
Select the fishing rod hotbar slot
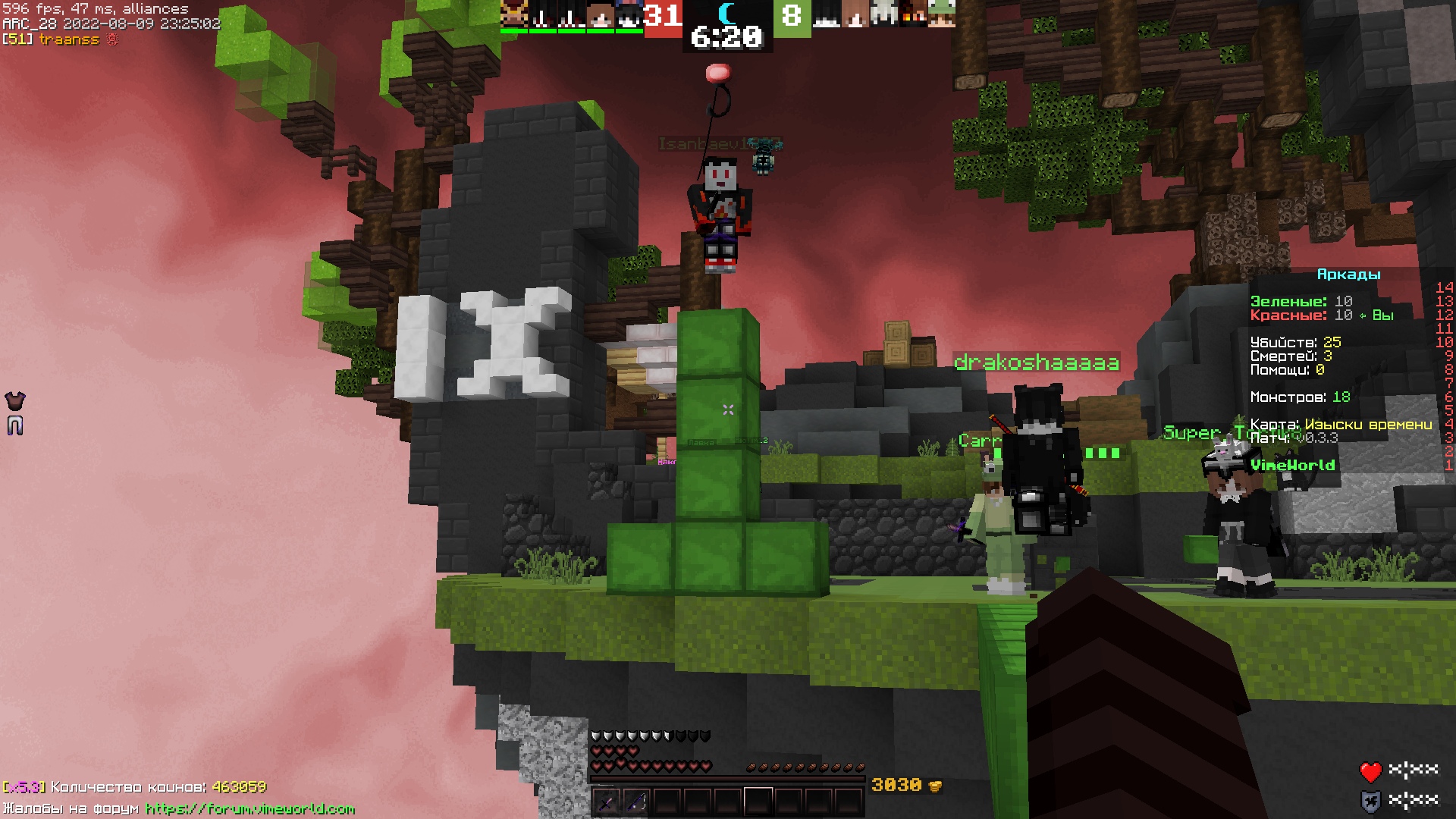(x=636, y=801)
